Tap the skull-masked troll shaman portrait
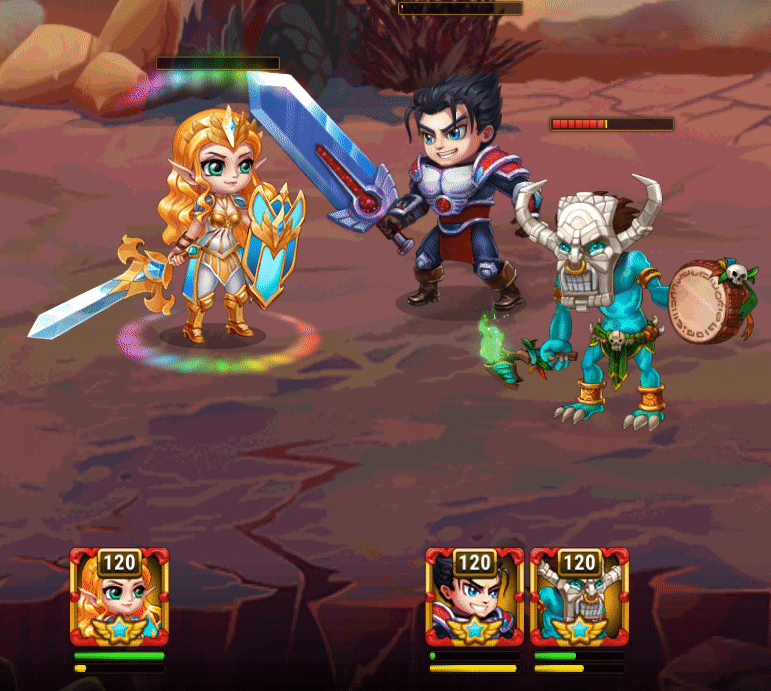The image size is (771, 691). pyautogui.click(x=579, y=598)
